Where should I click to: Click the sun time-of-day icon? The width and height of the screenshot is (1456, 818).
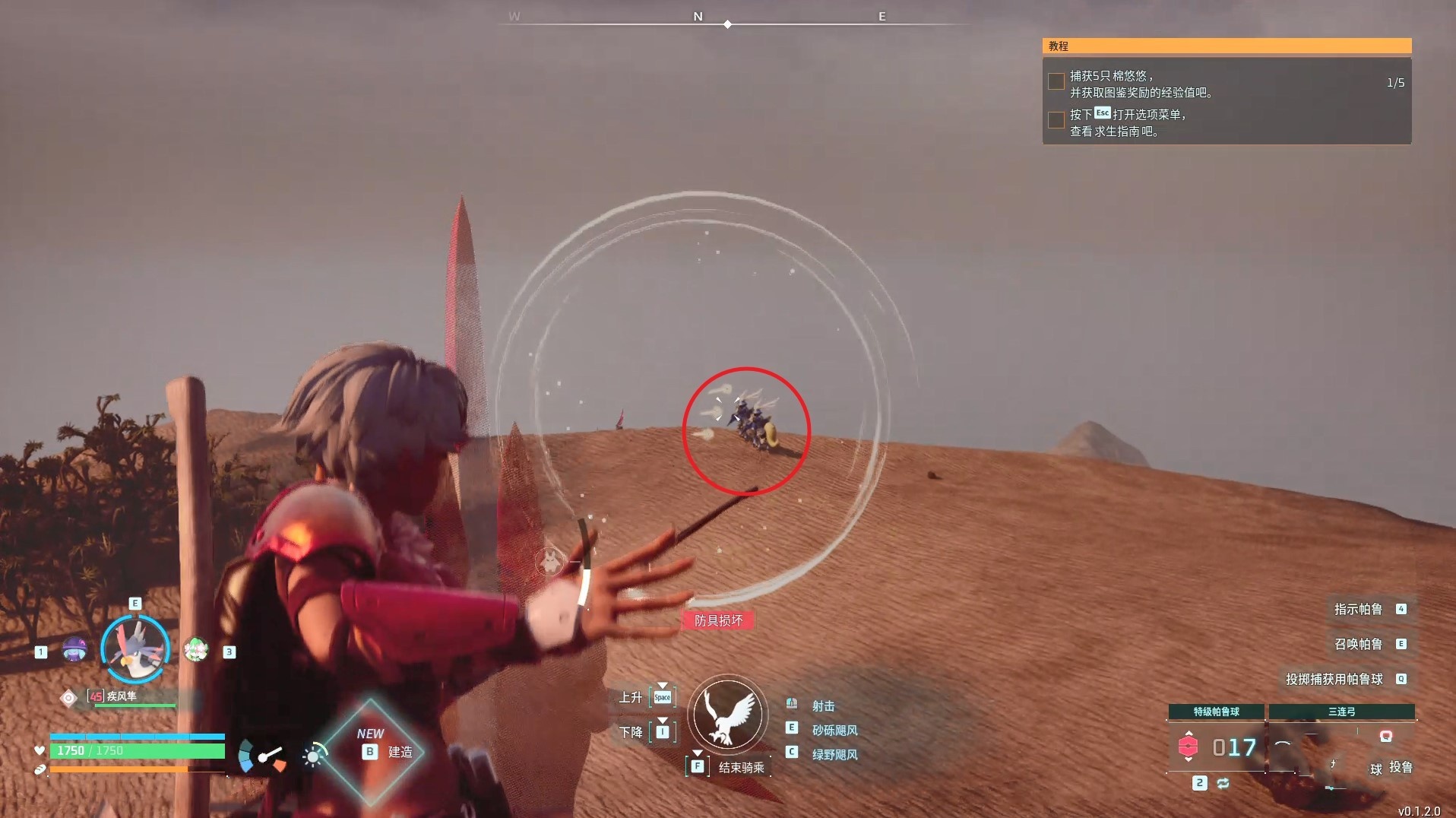click(312, 756)
